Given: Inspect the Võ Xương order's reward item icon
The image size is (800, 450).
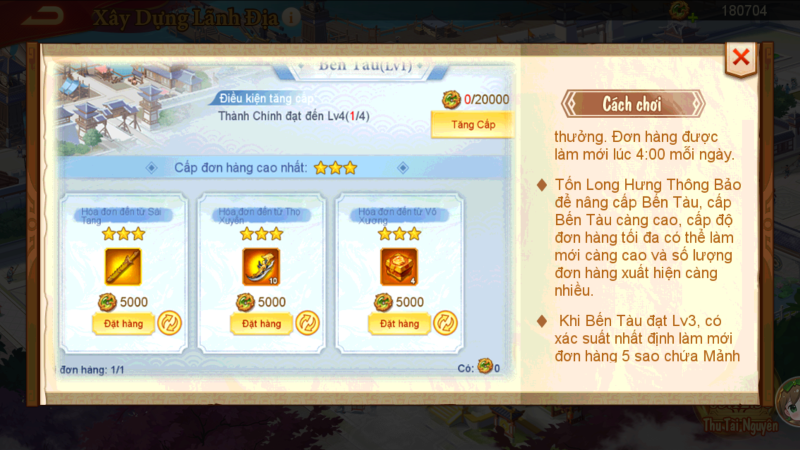Looking at the screenshot, I should coord(398,266).
